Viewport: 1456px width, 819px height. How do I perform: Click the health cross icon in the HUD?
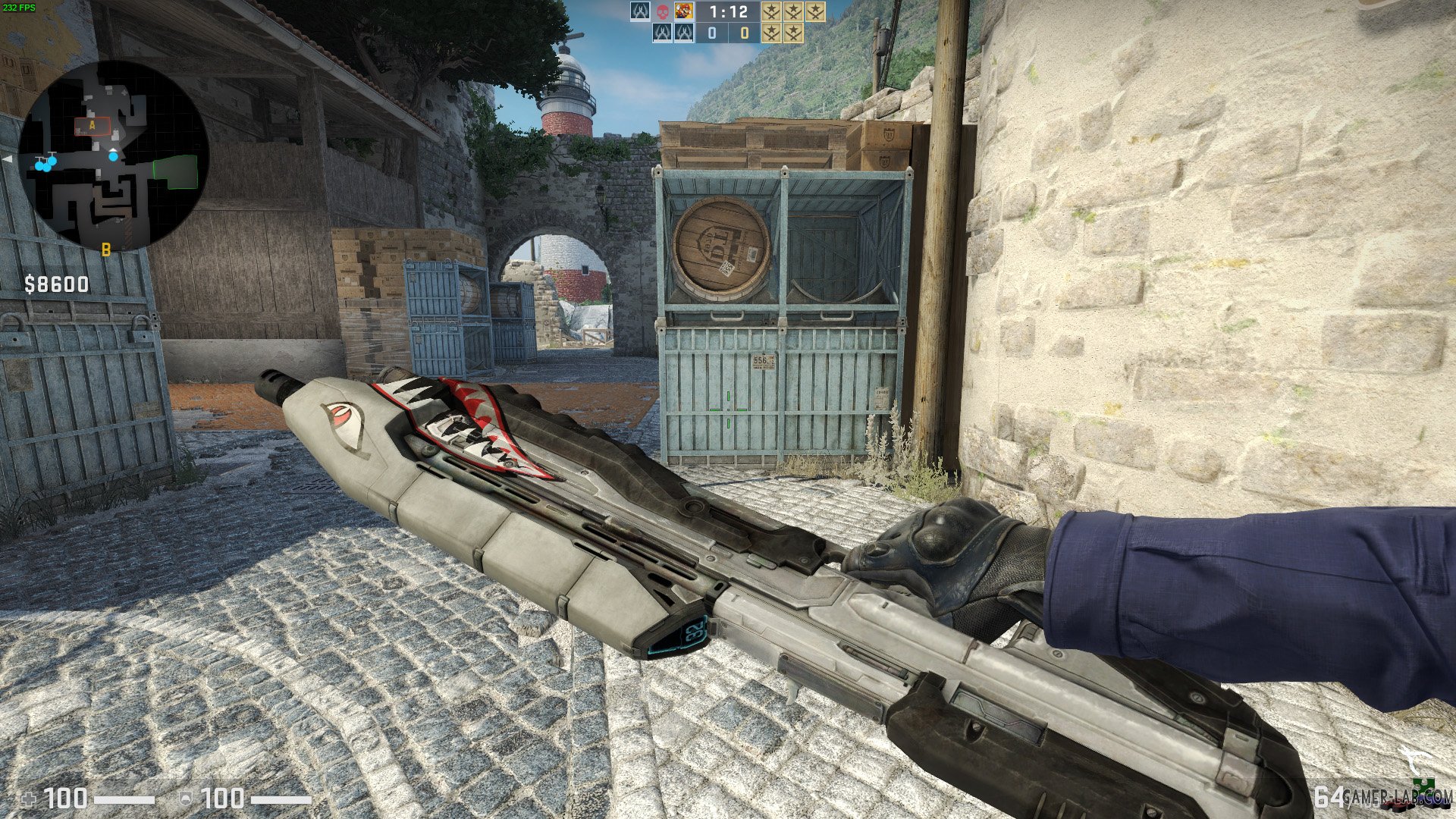click(x=30, y=799)
